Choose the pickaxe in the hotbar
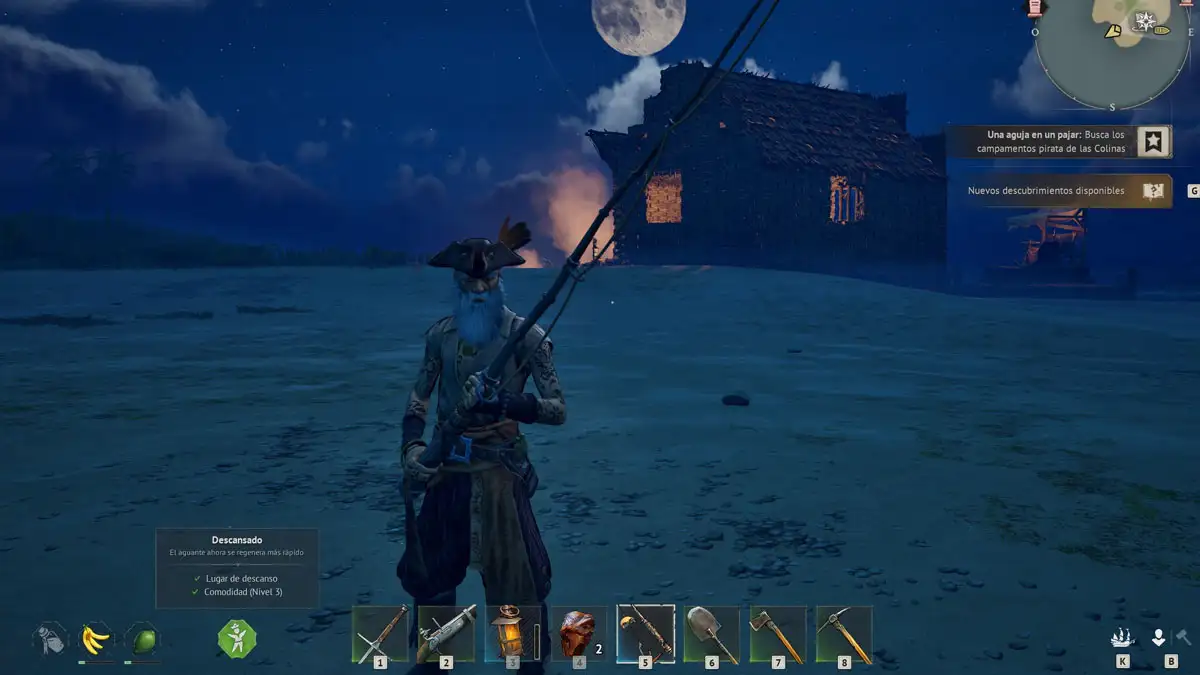Viewport: 1200px width, 675px height. pyautogui.click(x=844, y=634)
